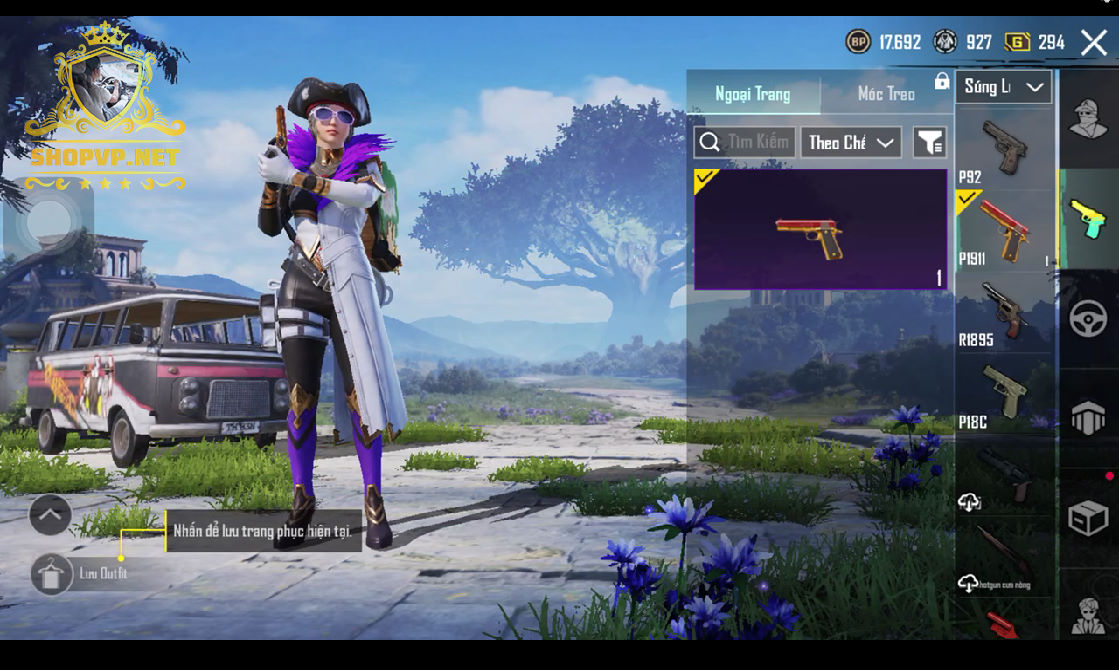Close the inventory screen with the X
This screenshot has height=670, width=1119.
pos(1094,42)
